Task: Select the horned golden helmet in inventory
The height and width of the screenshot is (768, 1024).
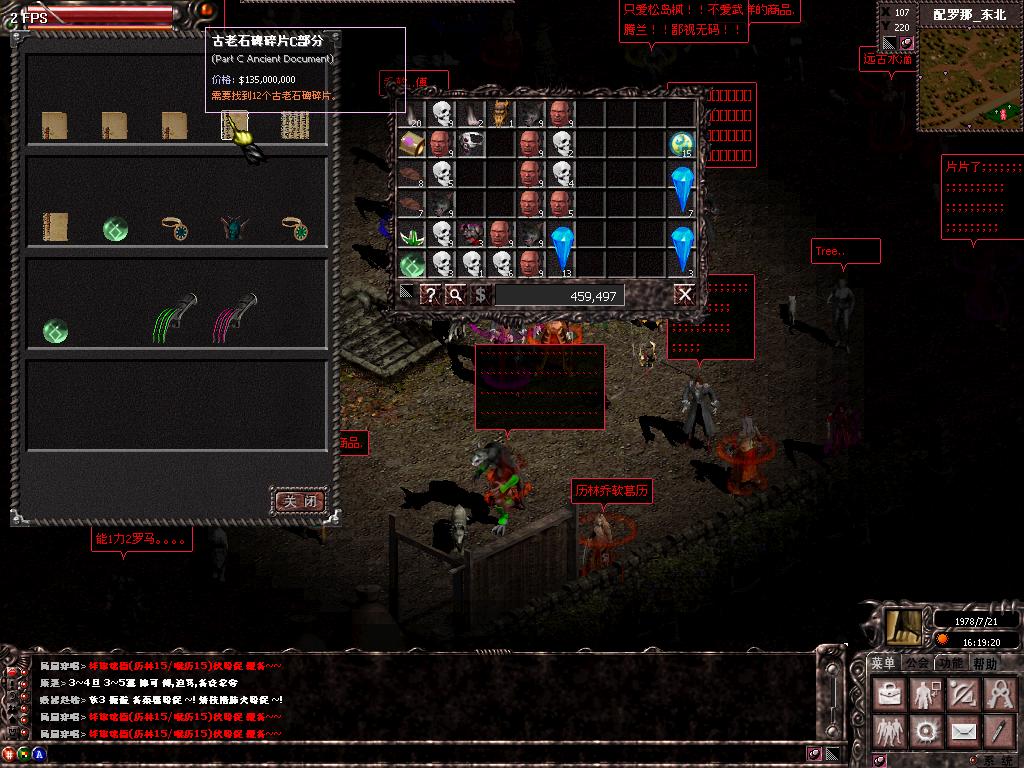Action: (x=501, y=113)
